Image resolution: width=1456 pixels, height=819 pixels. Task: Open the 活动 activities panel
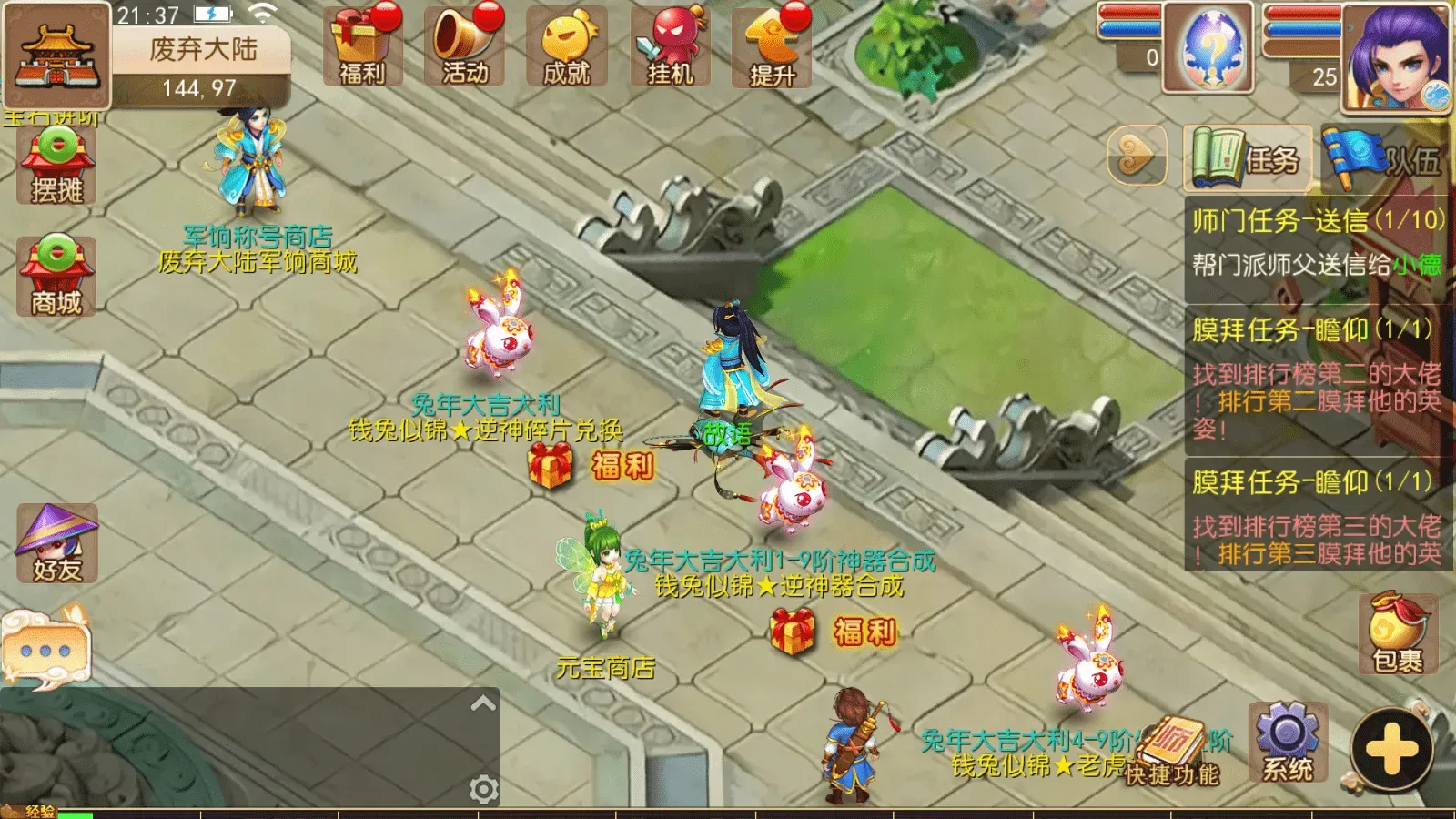point(466,45)
